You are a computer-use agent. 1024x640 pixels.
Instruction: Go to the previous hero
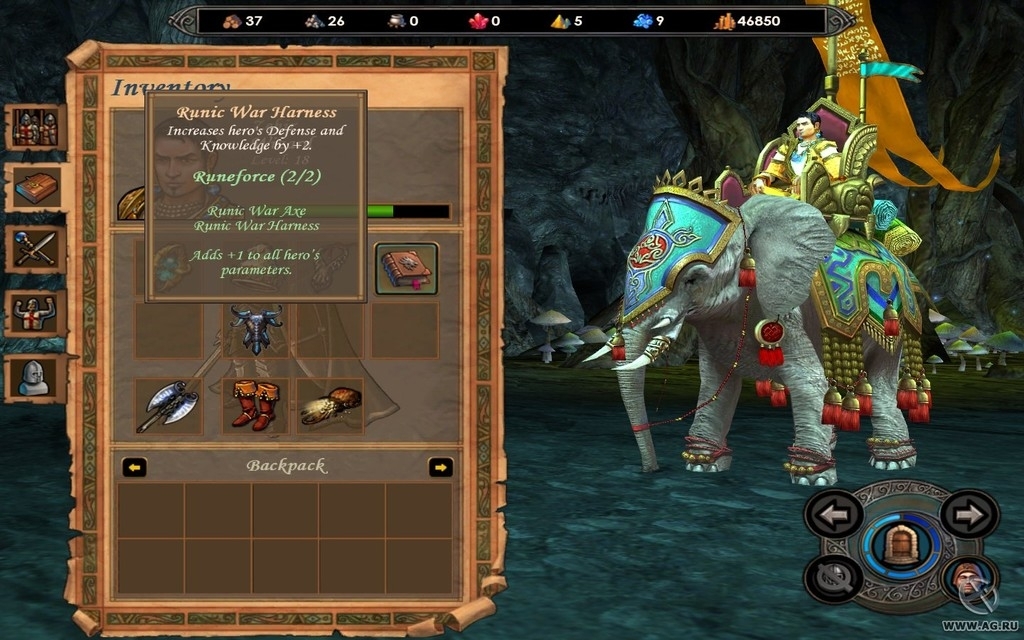point(834,514)
